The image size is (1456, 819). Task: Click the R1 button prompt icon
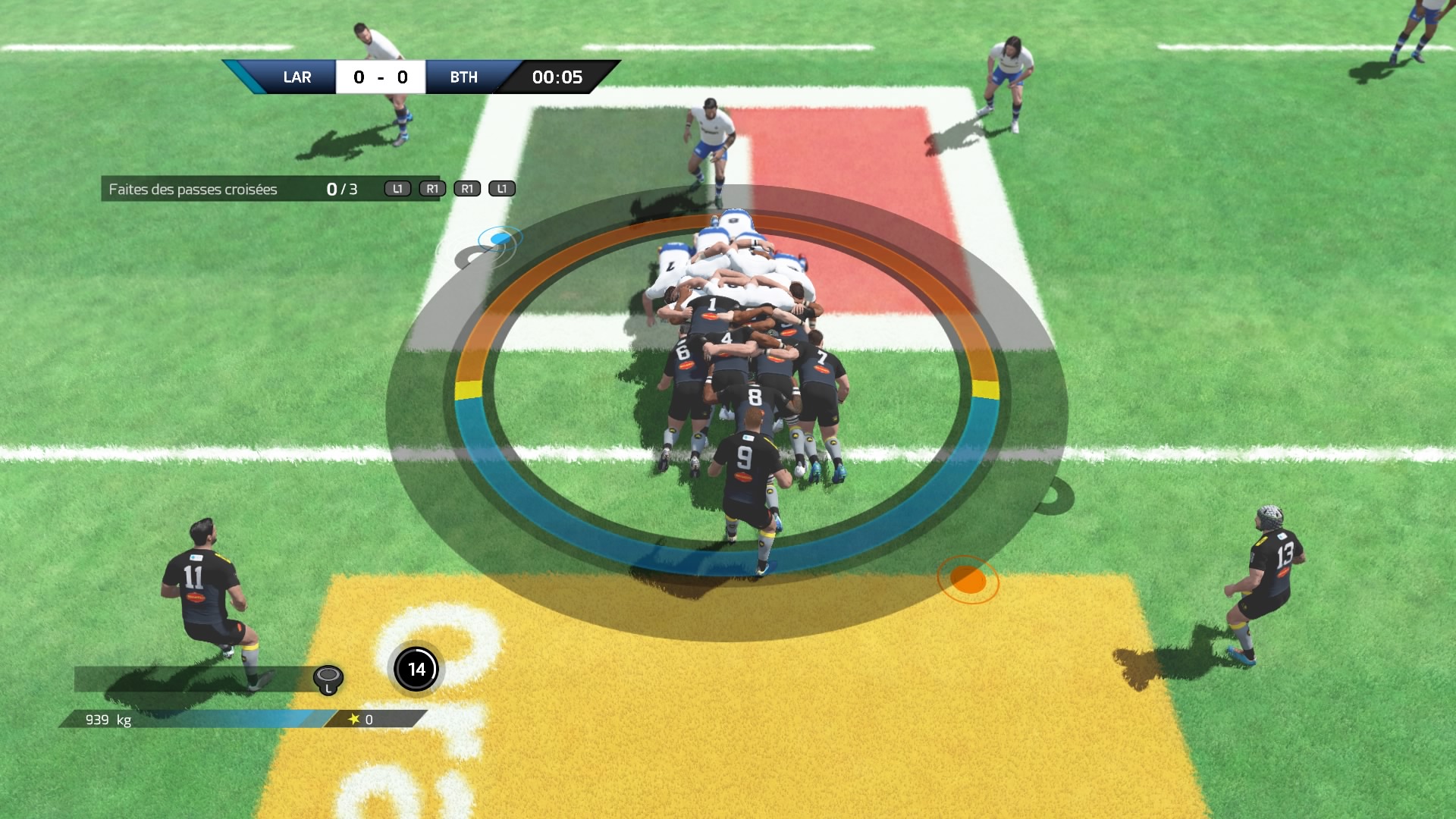[x=431, y=187]
